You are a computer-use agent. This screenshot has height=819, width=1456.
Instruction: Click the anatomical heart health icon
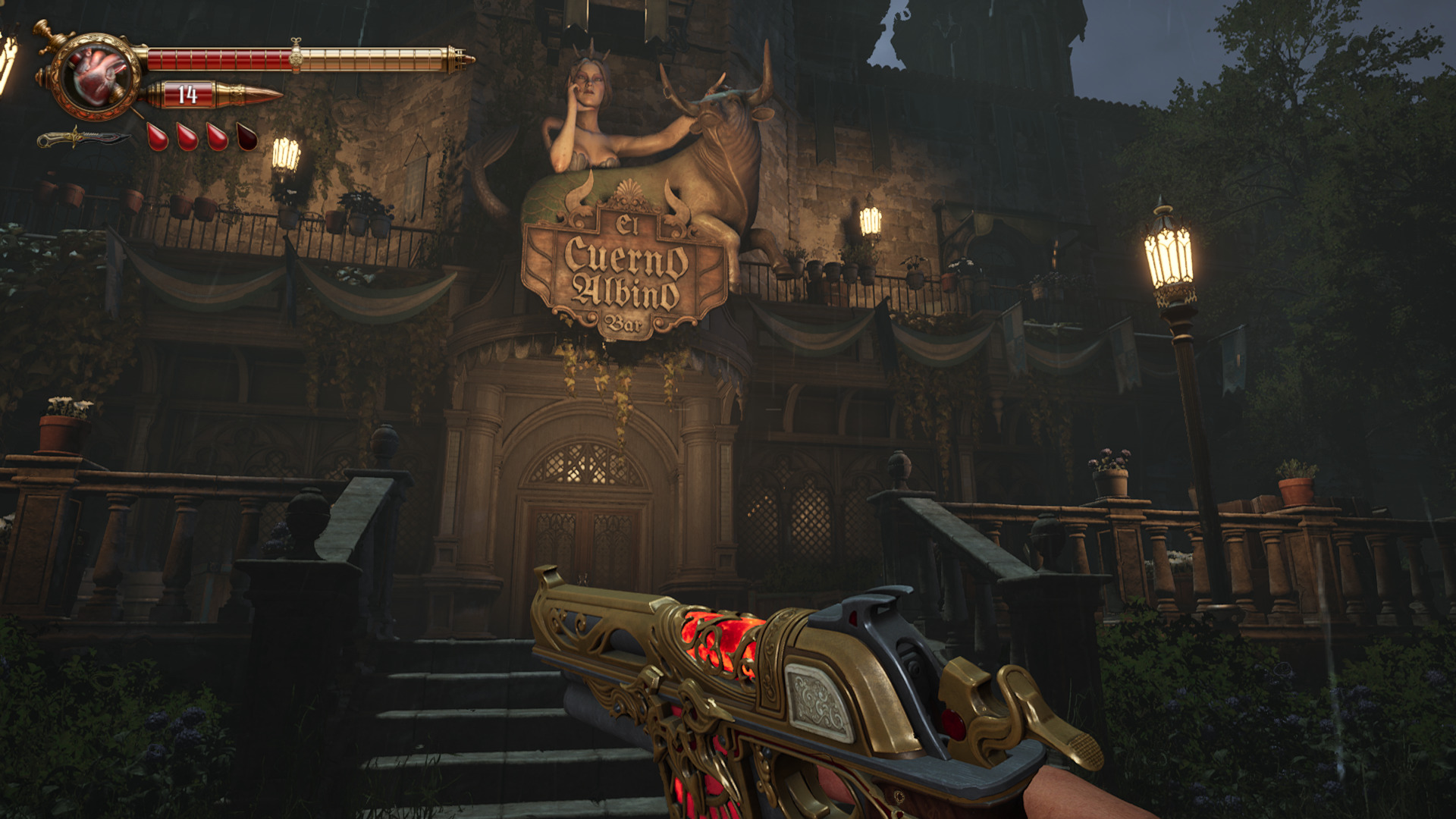coord(96,75)
